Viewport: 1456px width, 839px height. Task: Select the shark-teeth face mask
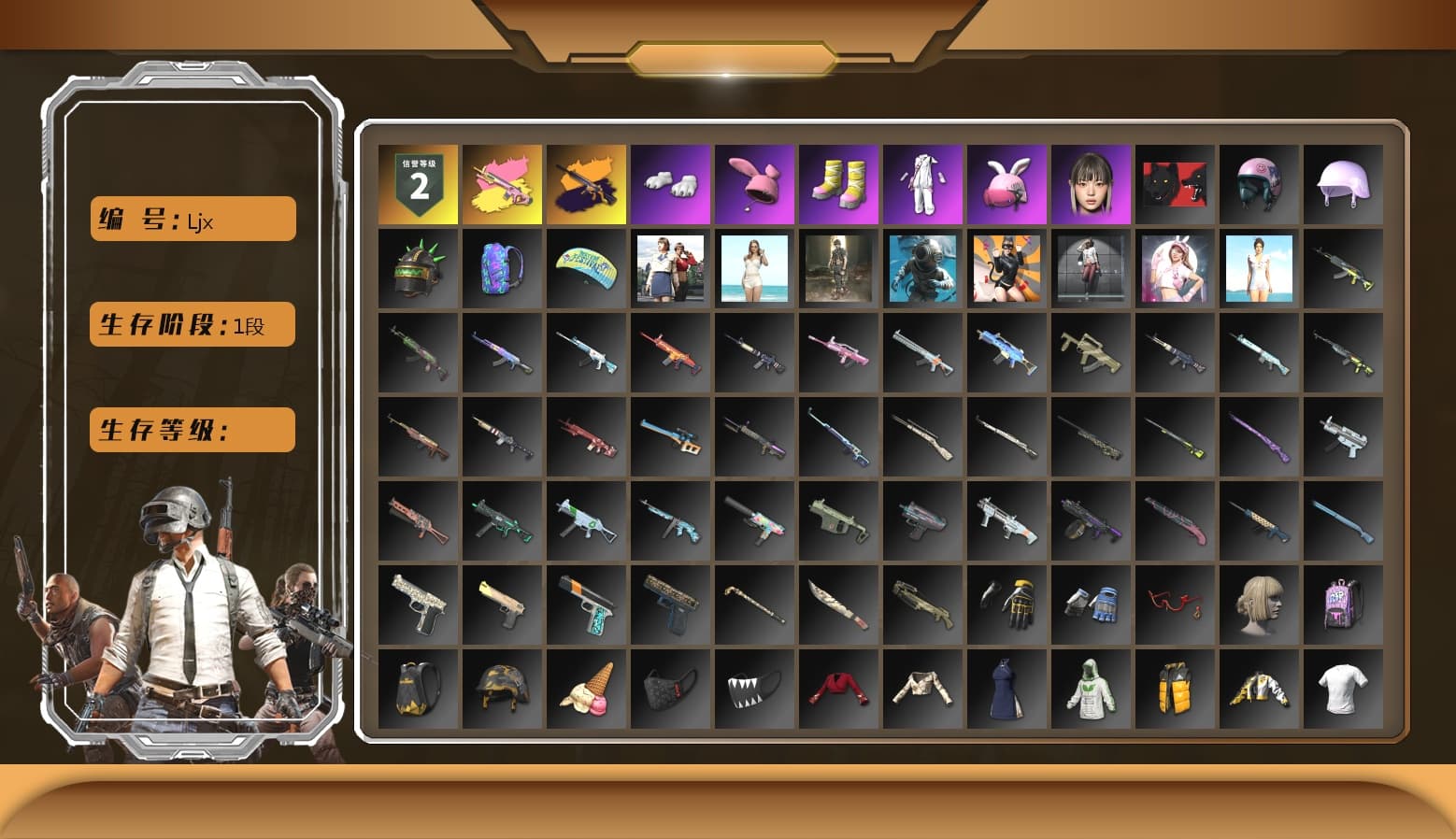point(754,690)
